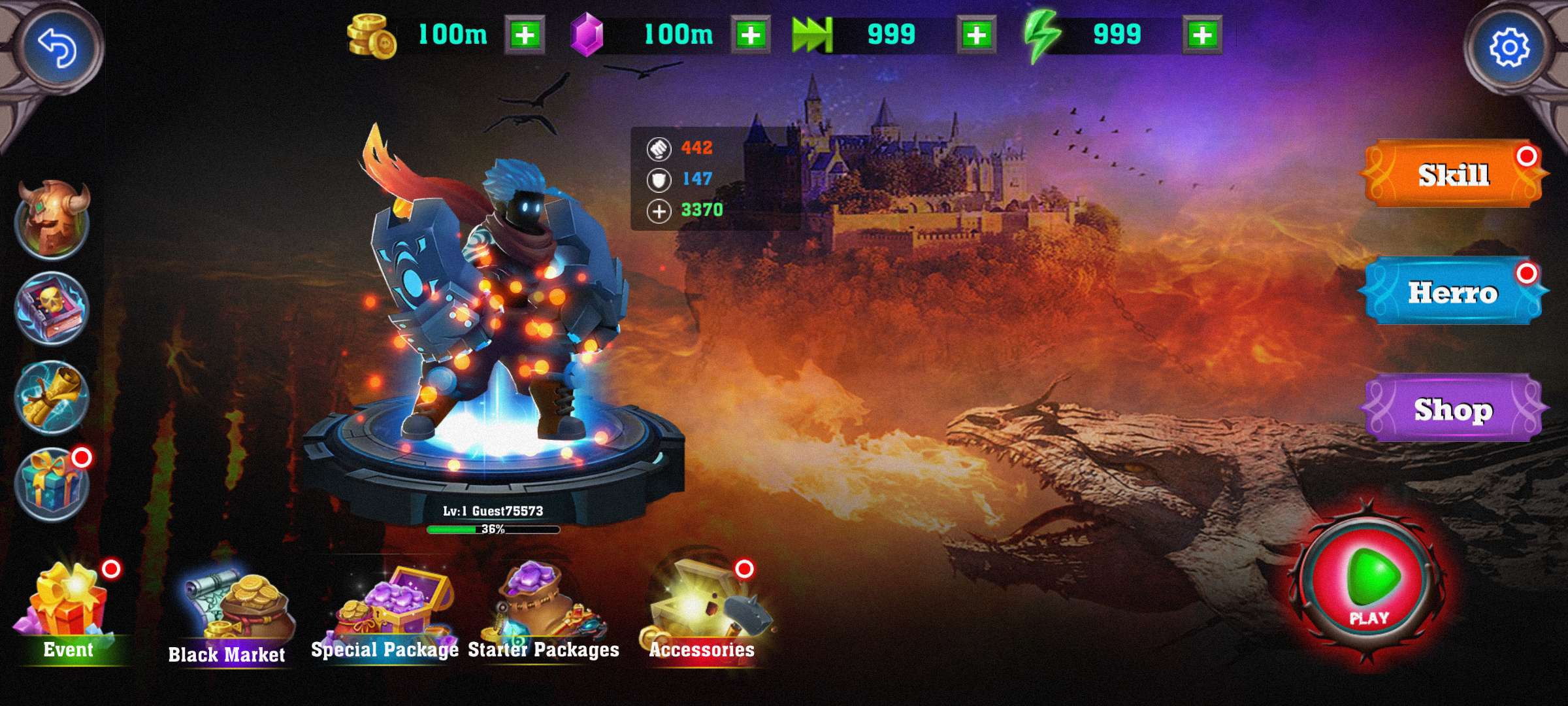The image size is (1568, 706).
Task: Refill lightning energy with plus button
Action: [1203, 35]
